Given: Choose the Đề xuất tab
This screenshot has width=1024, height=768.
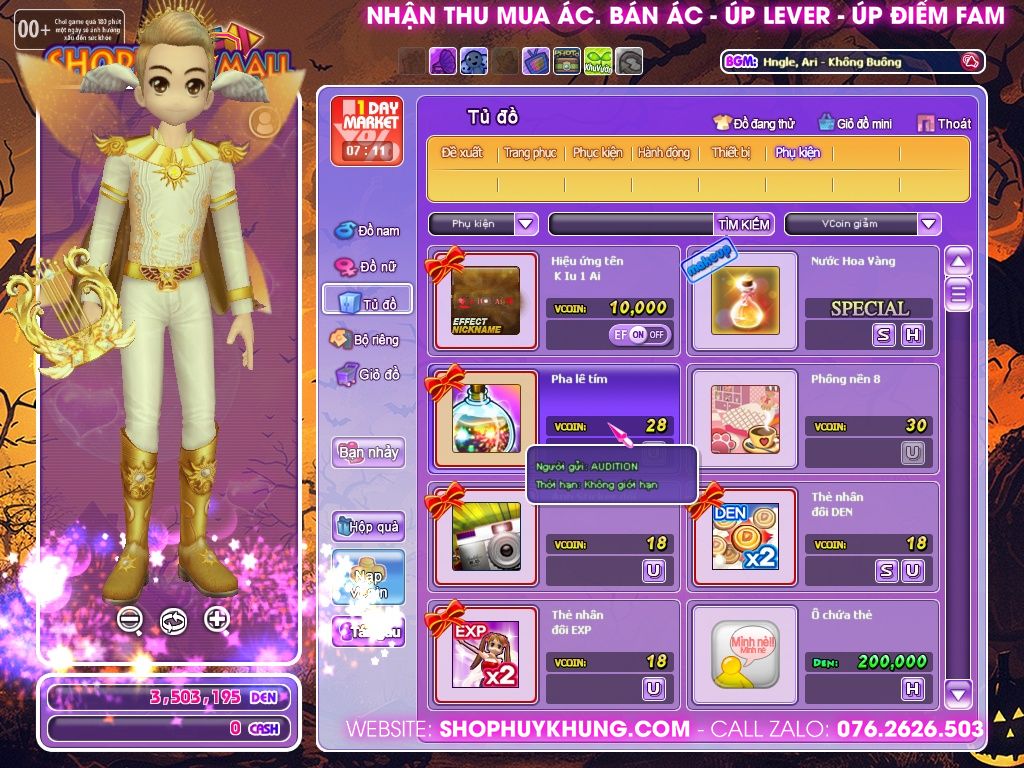Looking at the screenshot, I should (462, 153).
